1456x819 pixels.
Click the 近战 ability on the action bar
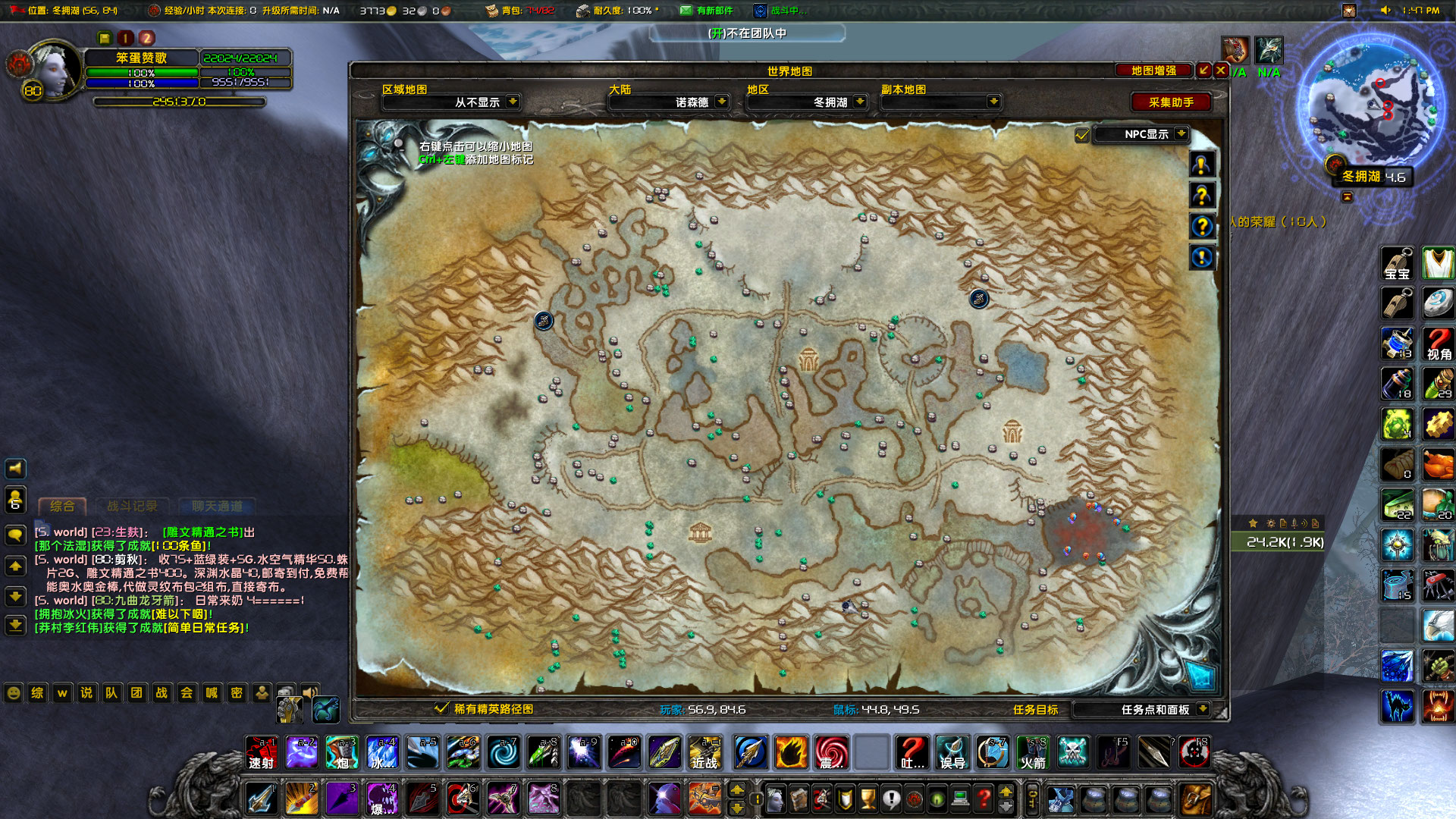[x=705, y=752]
